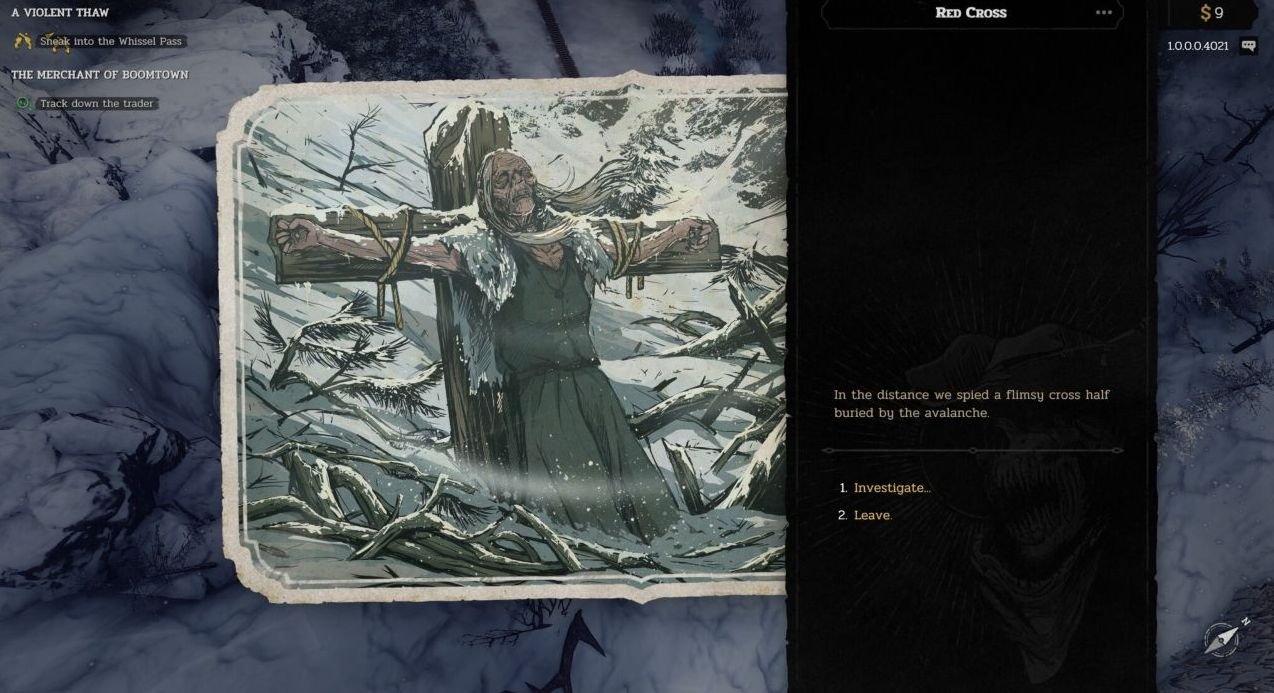Click the compass icon in the corner

pos(1224,638)
